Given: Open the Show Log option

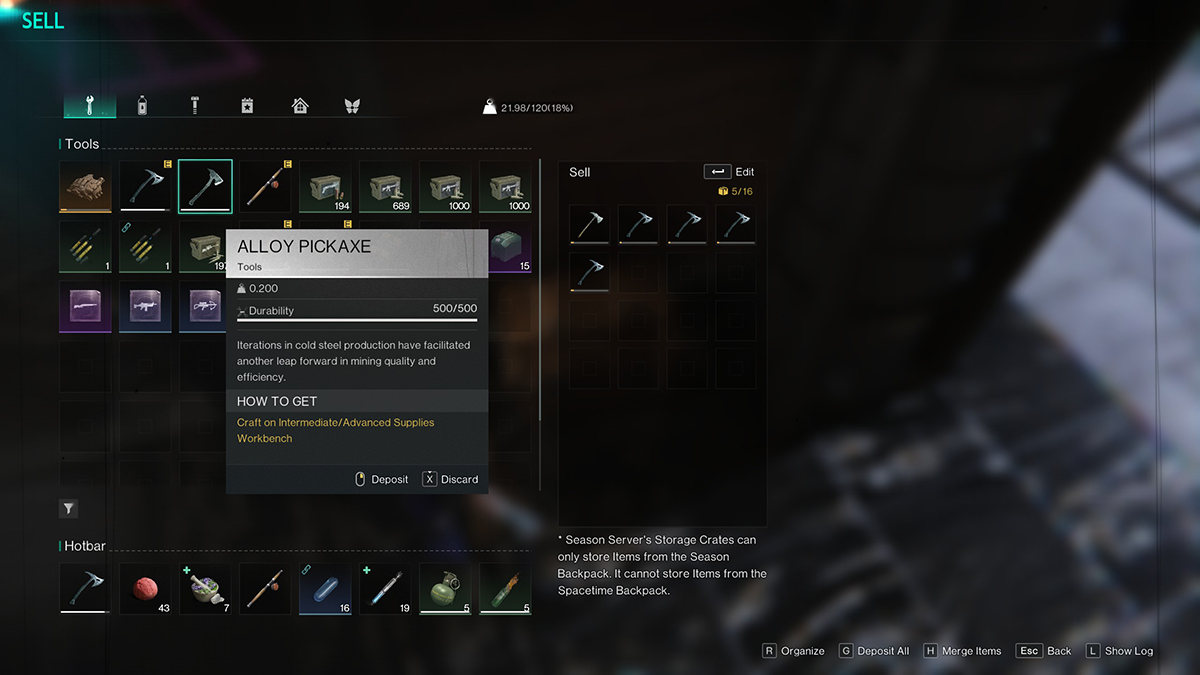Looking at the screenshot, I should tap(1119, 651).
